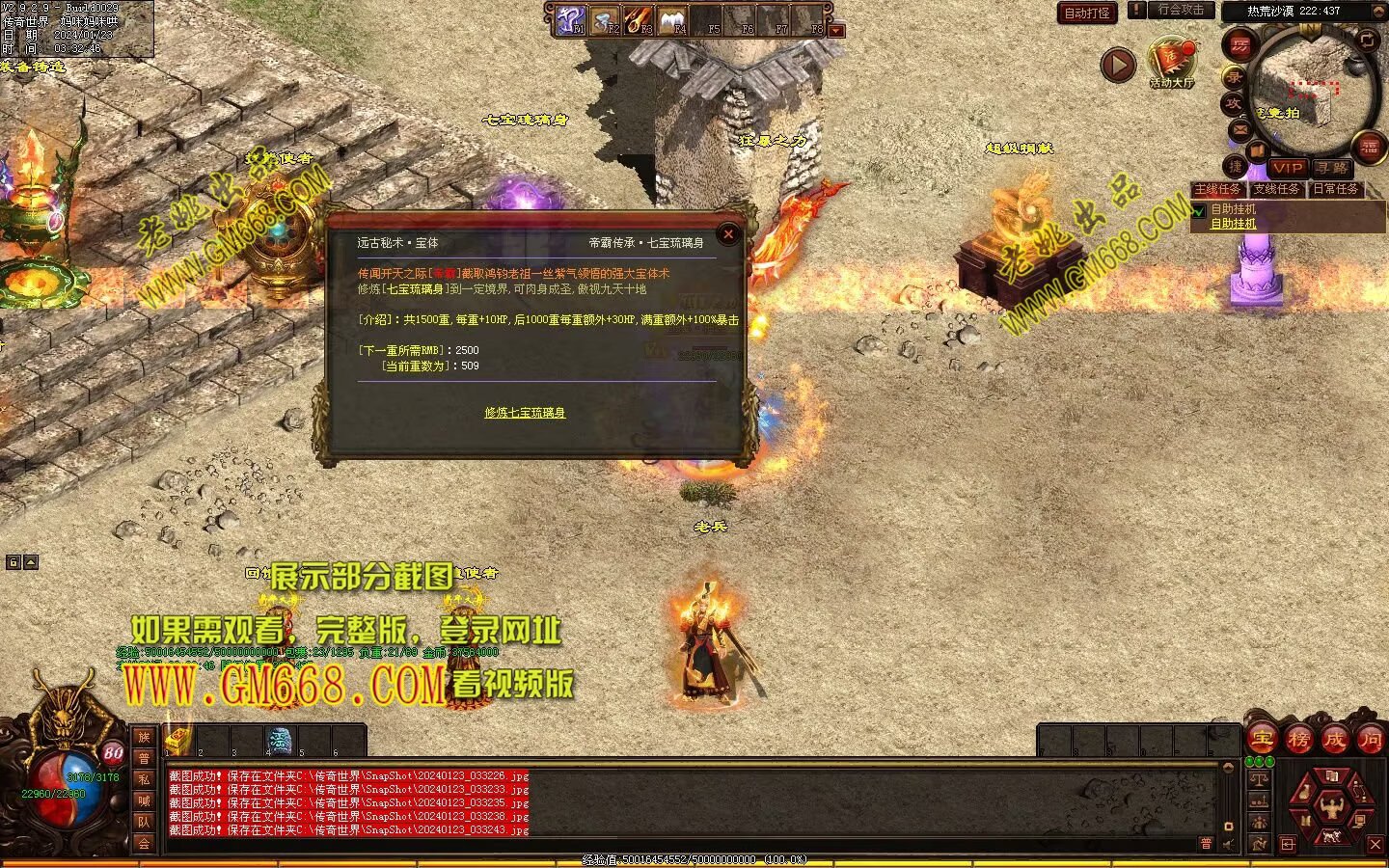Viewport: 1389px width, 868px height.
Task: Select the 私 private chat channel
Action: click(x=144, y=779)
